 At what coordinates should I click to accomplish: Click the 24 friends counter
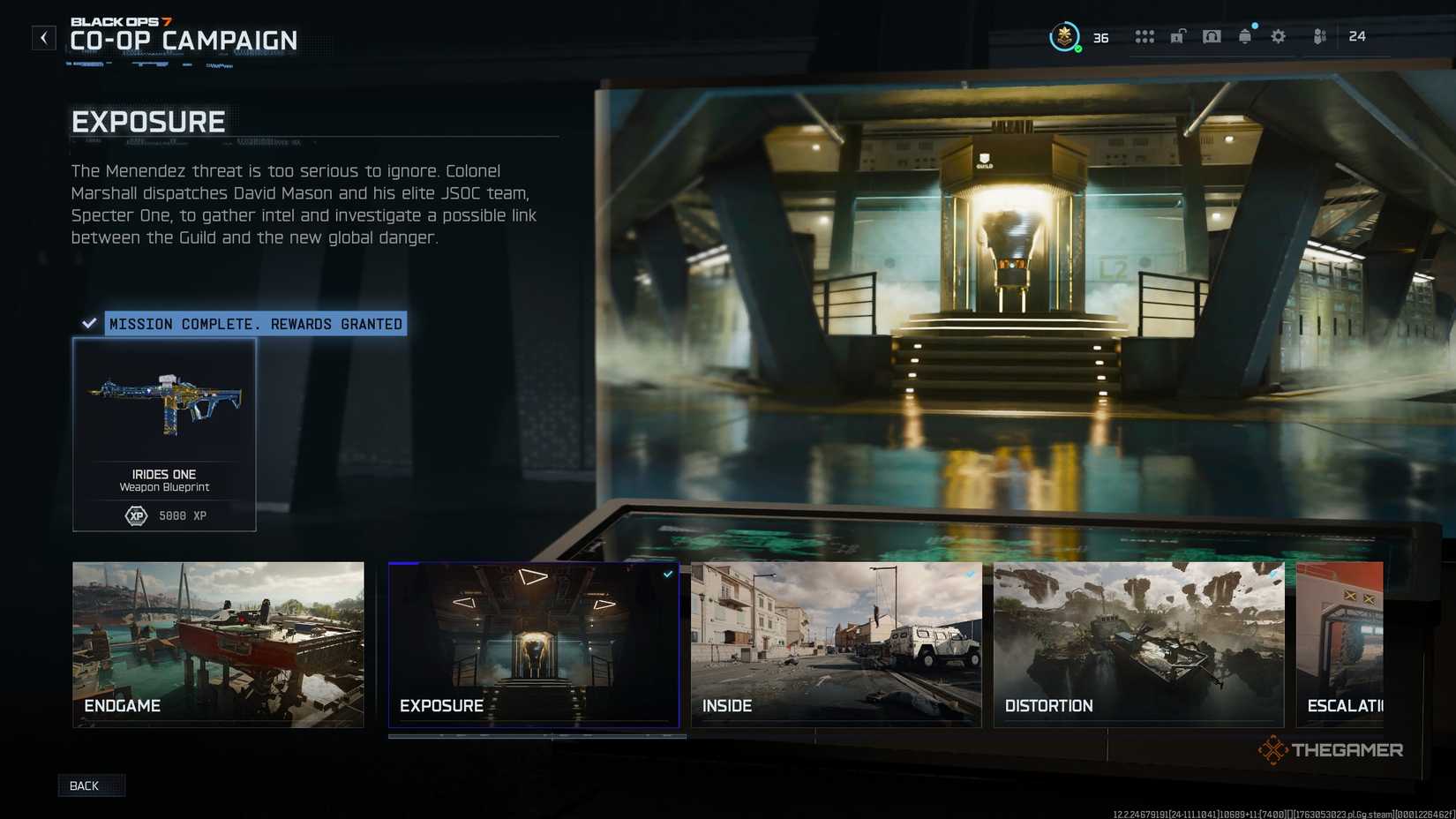tap(1356, 37)
